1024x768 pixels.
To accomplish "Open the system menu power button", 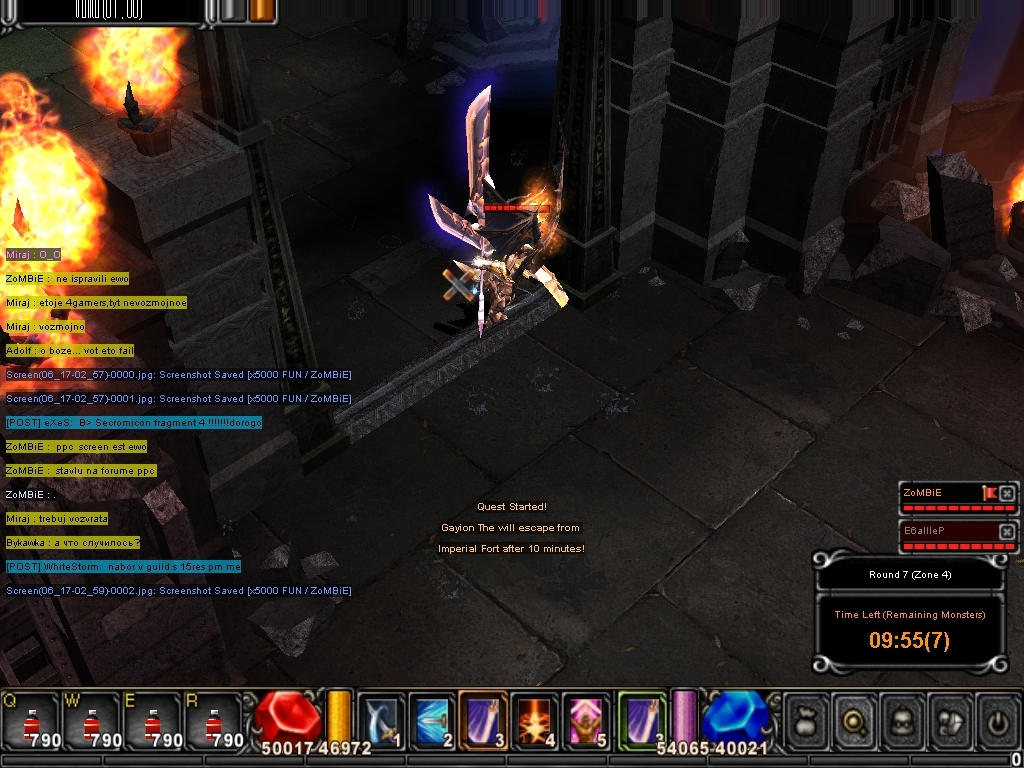I will [997, 720].
